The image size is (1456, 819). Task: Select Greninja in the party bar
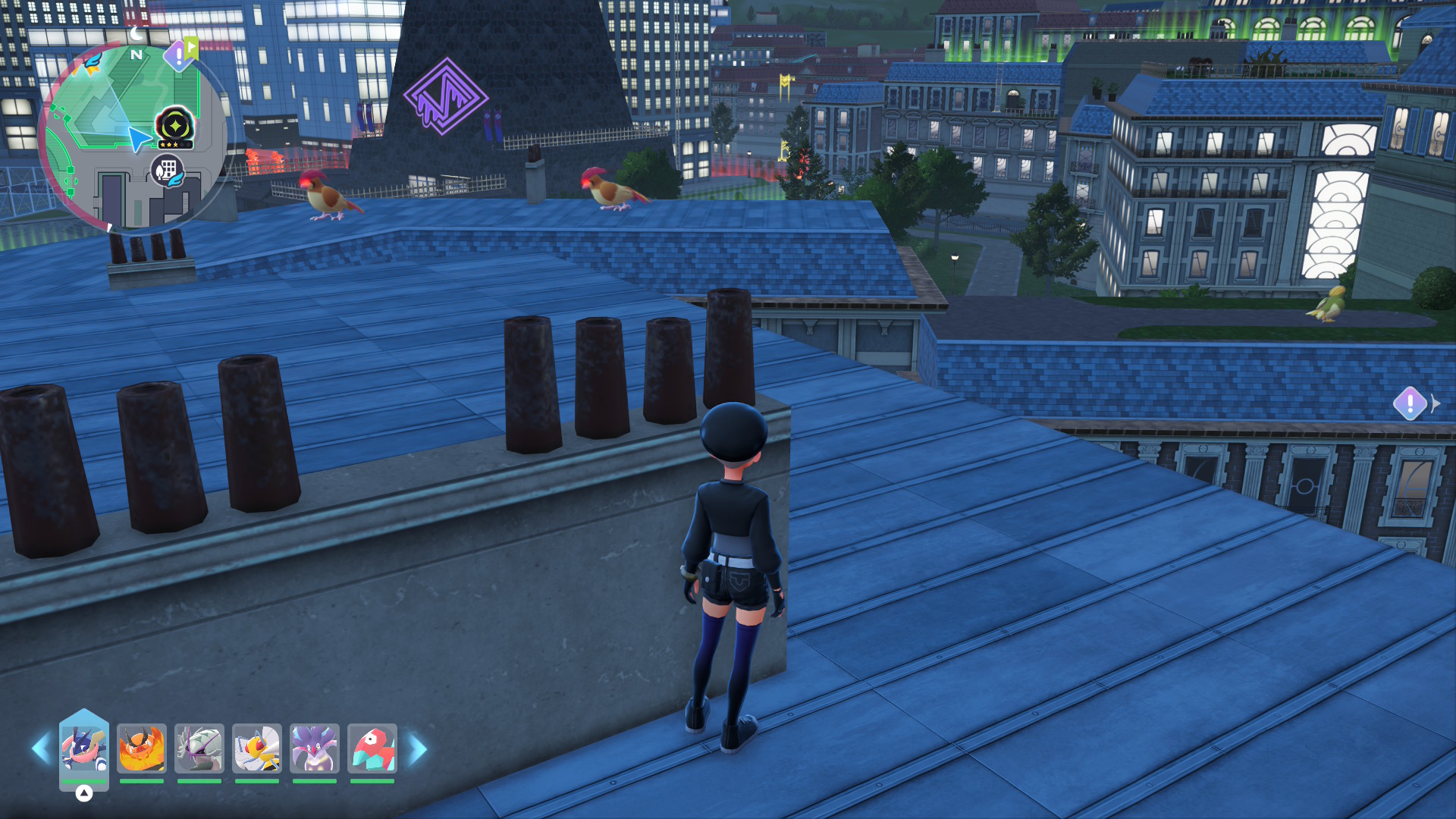click(84, 748)
